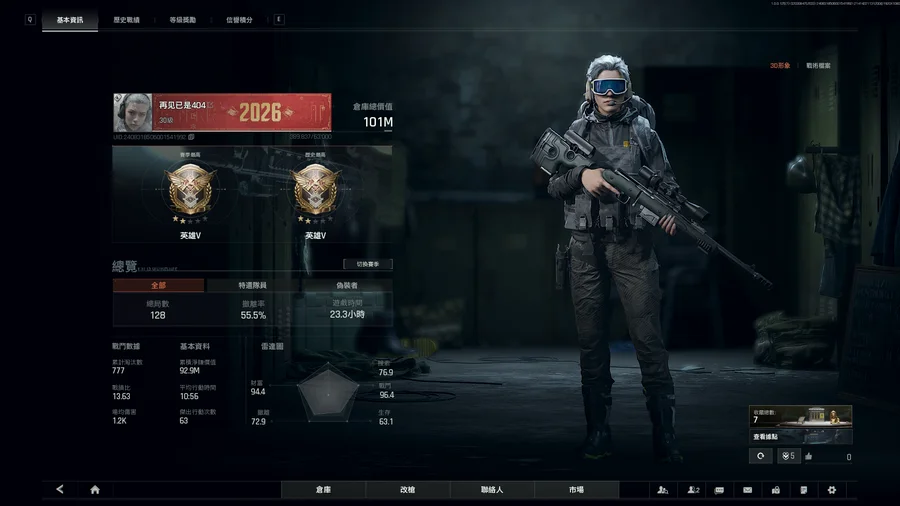
Task: Go back with the arrow button
Action: (60, 490)
